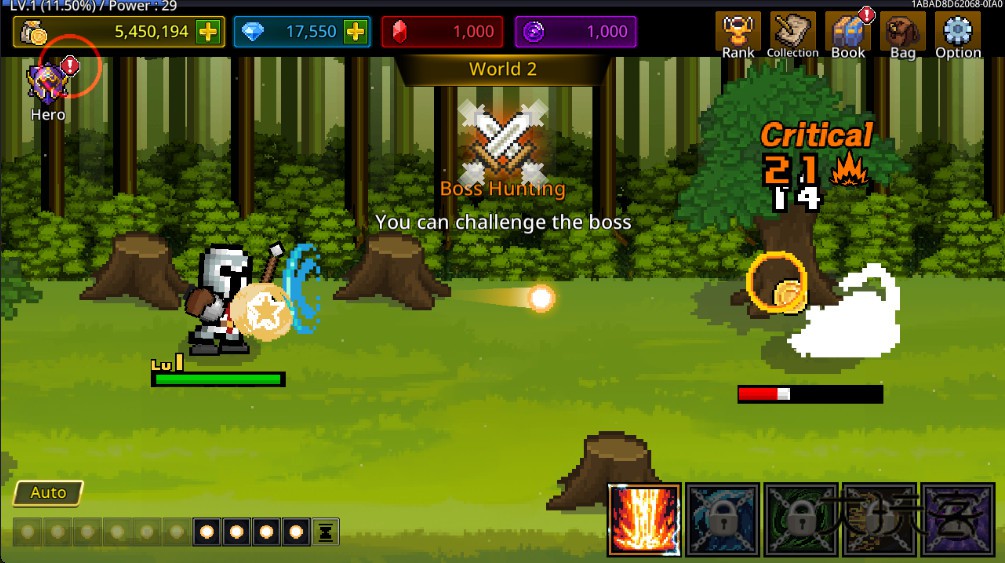1005x563 pixels.
Task: Open the Rank trophy menu
Action: (x=738, y=35)
